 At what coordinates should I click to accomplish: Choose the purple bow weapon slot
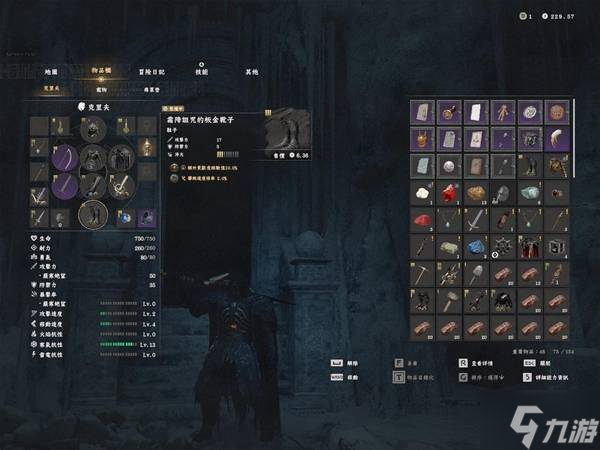tap(65, 157)
